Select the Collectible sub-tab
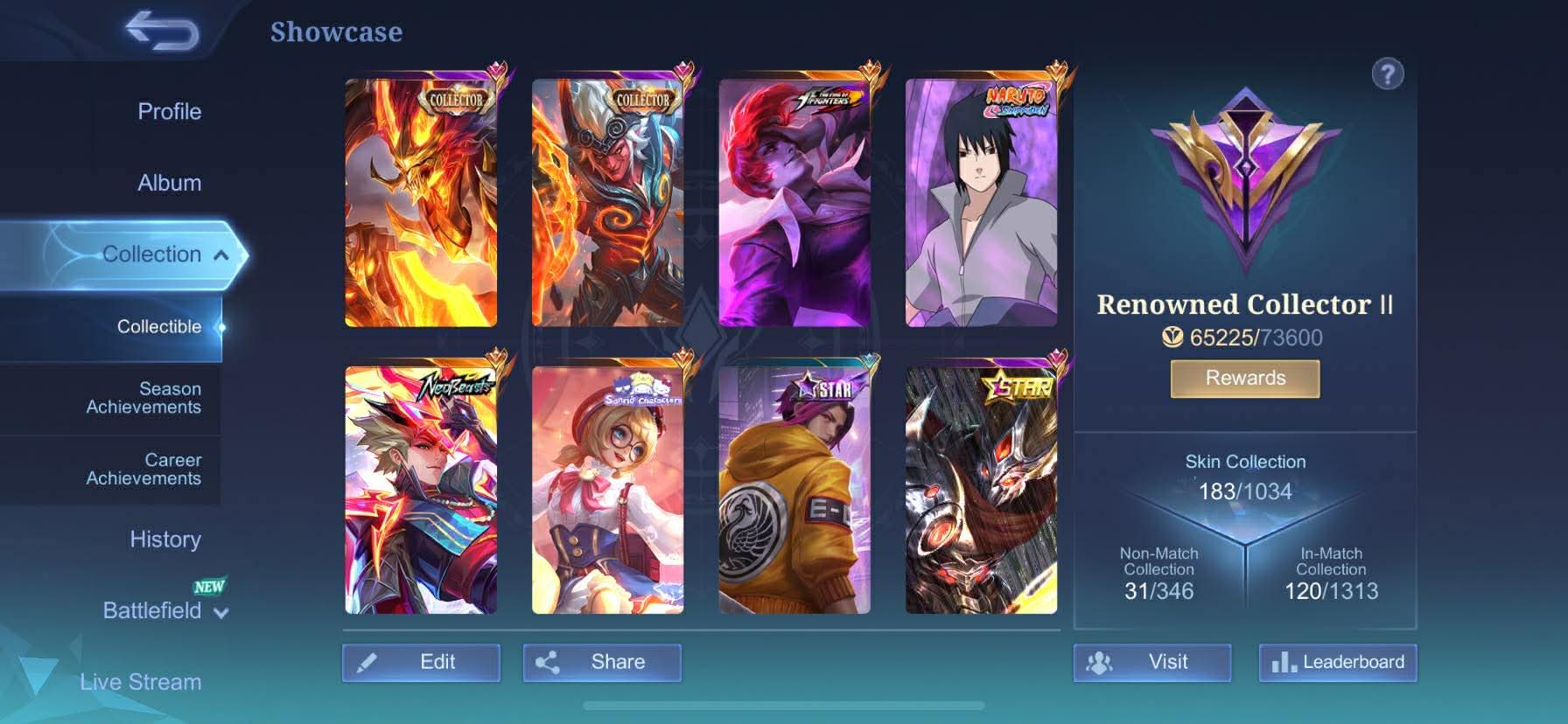Screen dimensions: 1568x724 (x=158, y=327)
